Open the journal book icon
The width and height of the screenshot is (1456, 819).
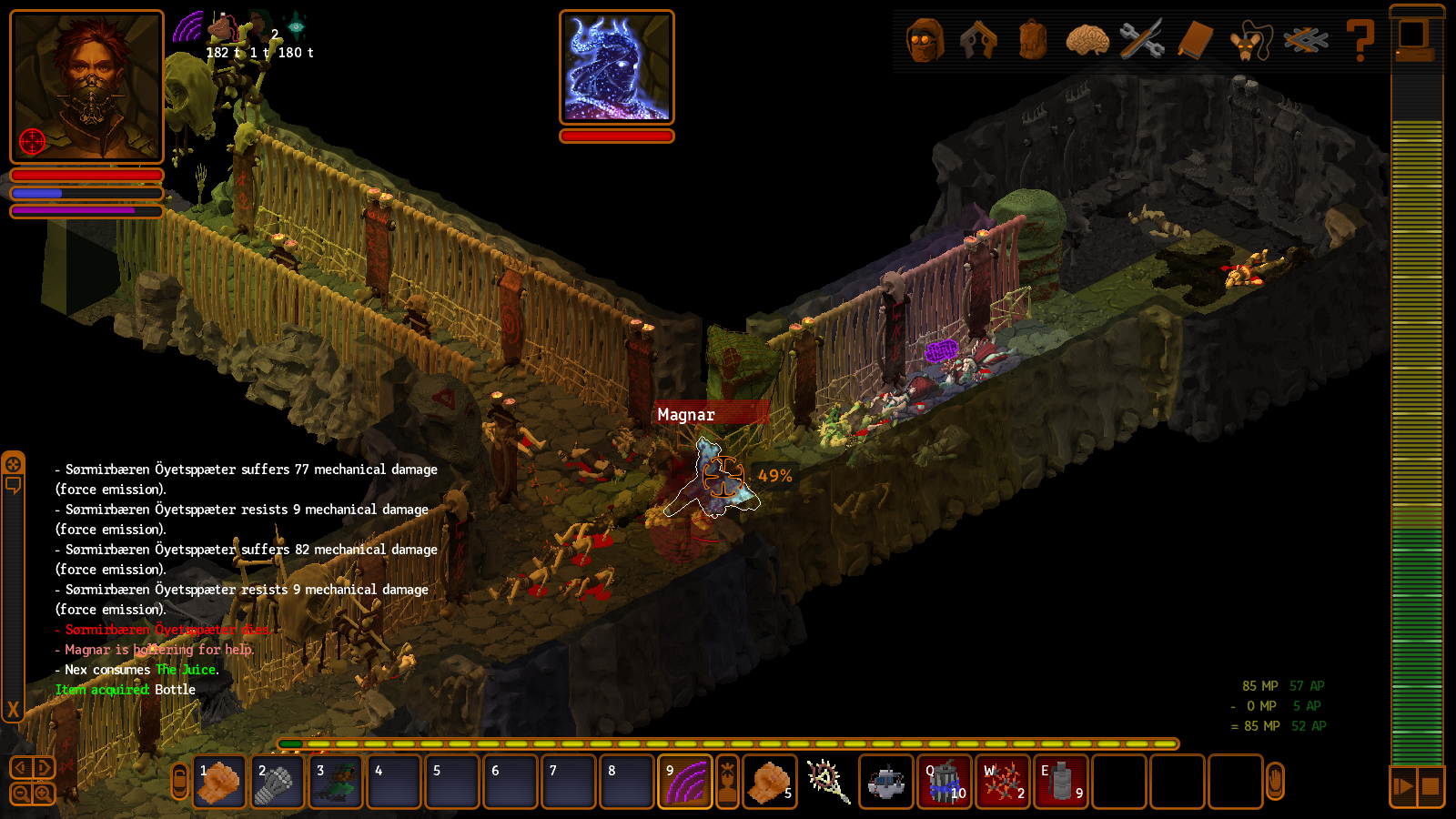pyautogui.click(x=1196, y=41)
